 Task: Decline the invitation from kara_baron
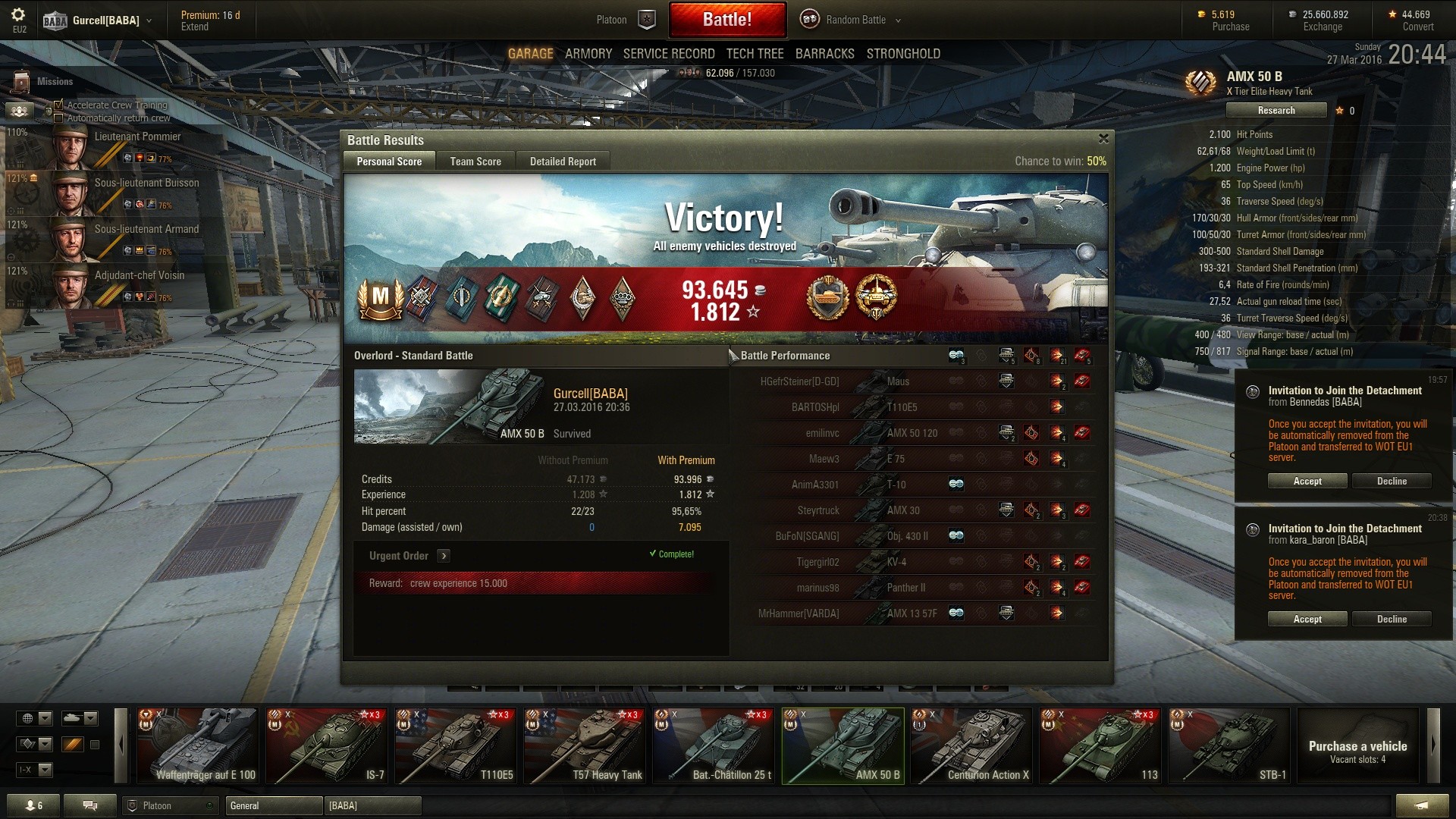1392,620
